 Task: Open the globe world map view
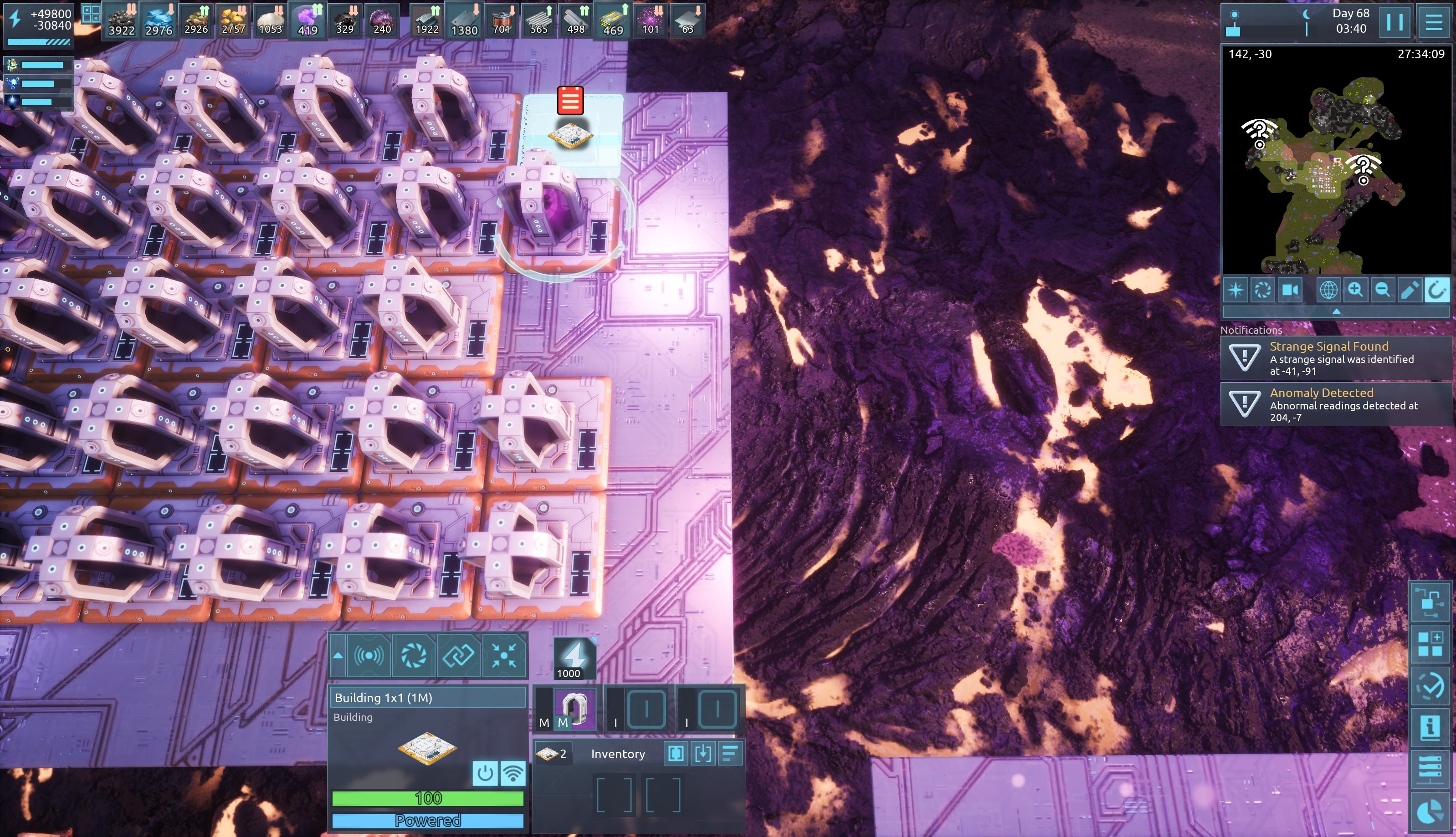tap(1328, 290)
